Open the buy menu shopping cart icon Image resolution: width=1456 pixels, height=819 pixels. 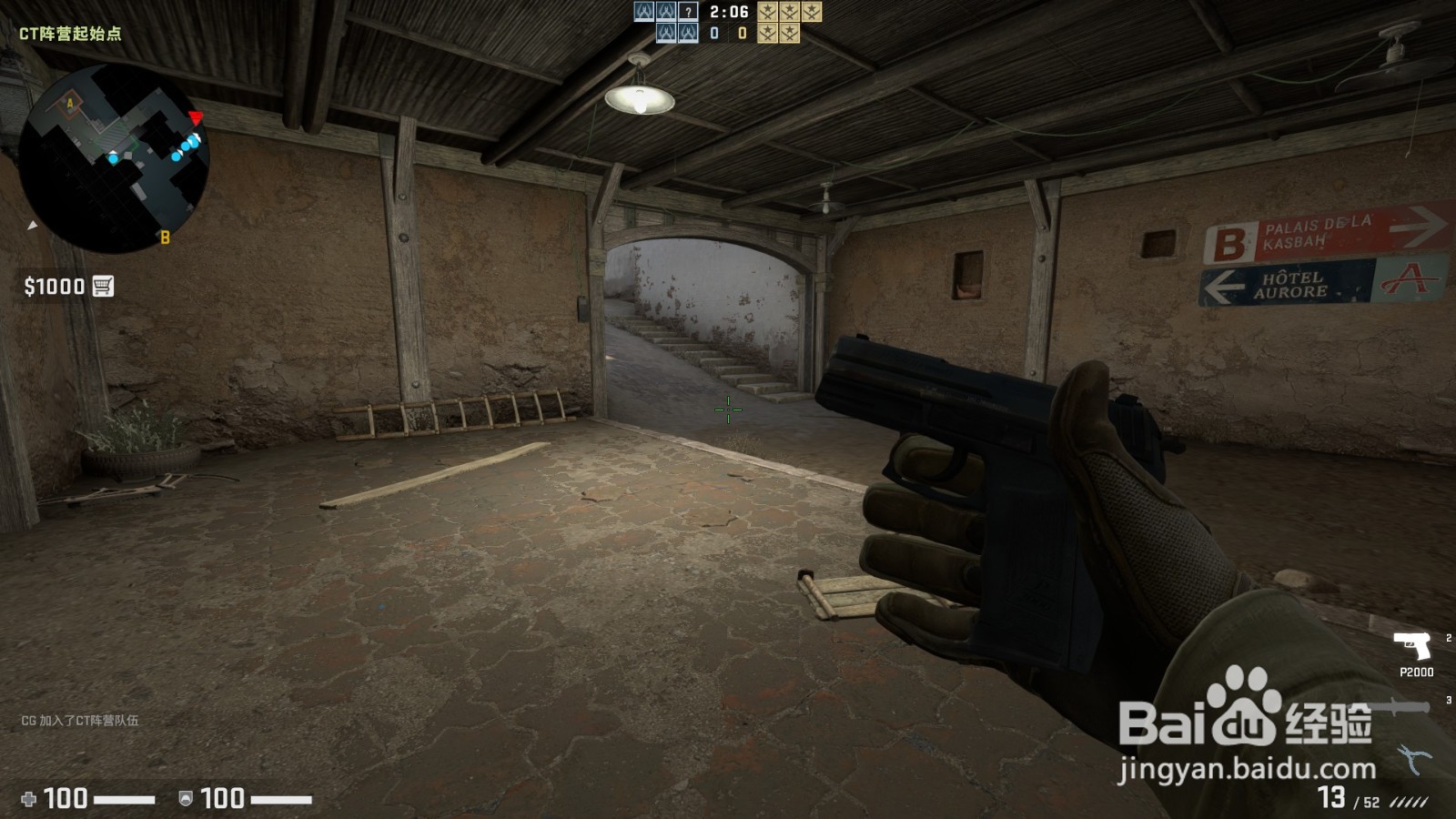coord(103,285)
